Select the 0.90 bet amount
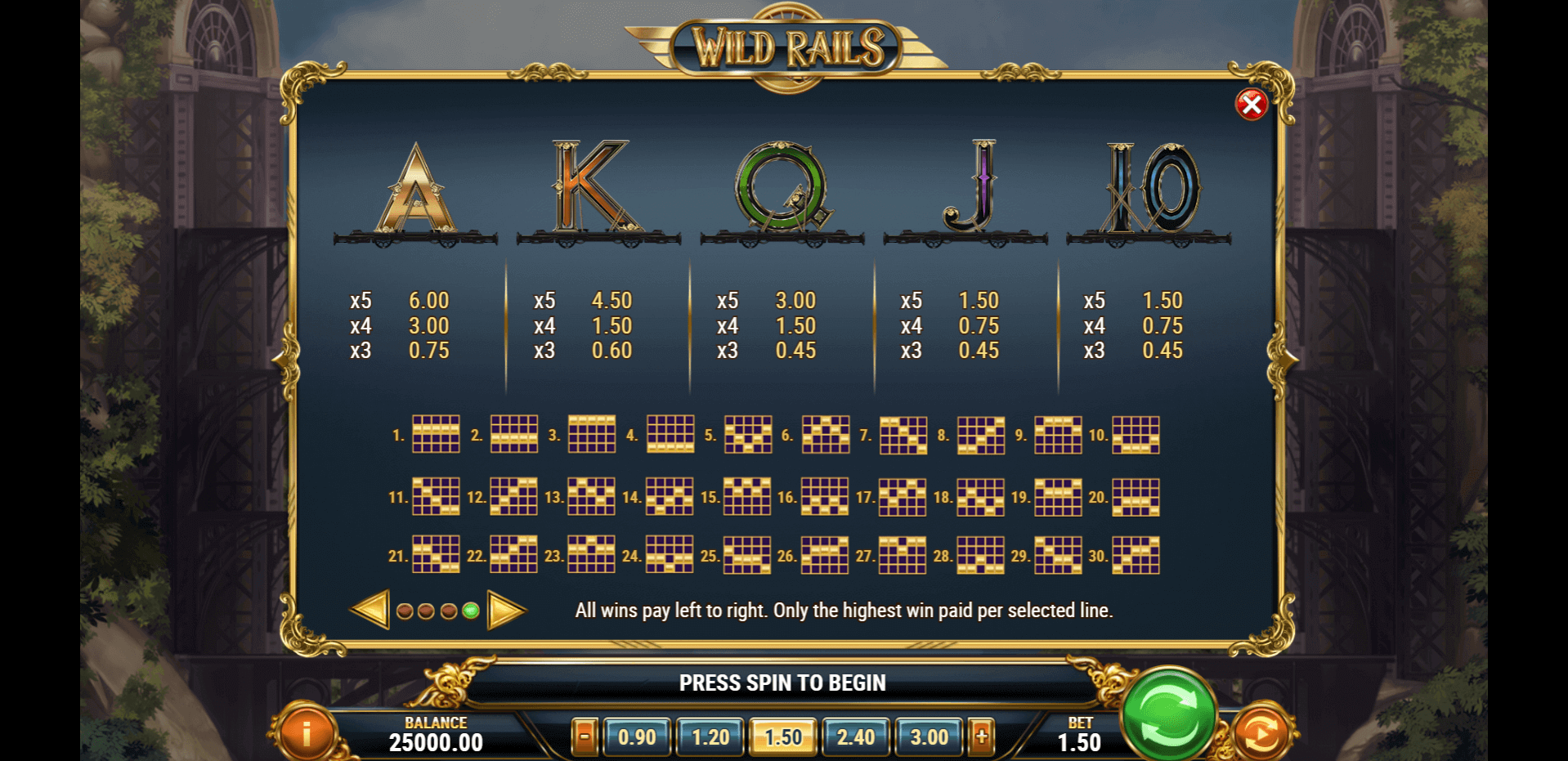The image size is (1568, 761). [x=637, y=736]
